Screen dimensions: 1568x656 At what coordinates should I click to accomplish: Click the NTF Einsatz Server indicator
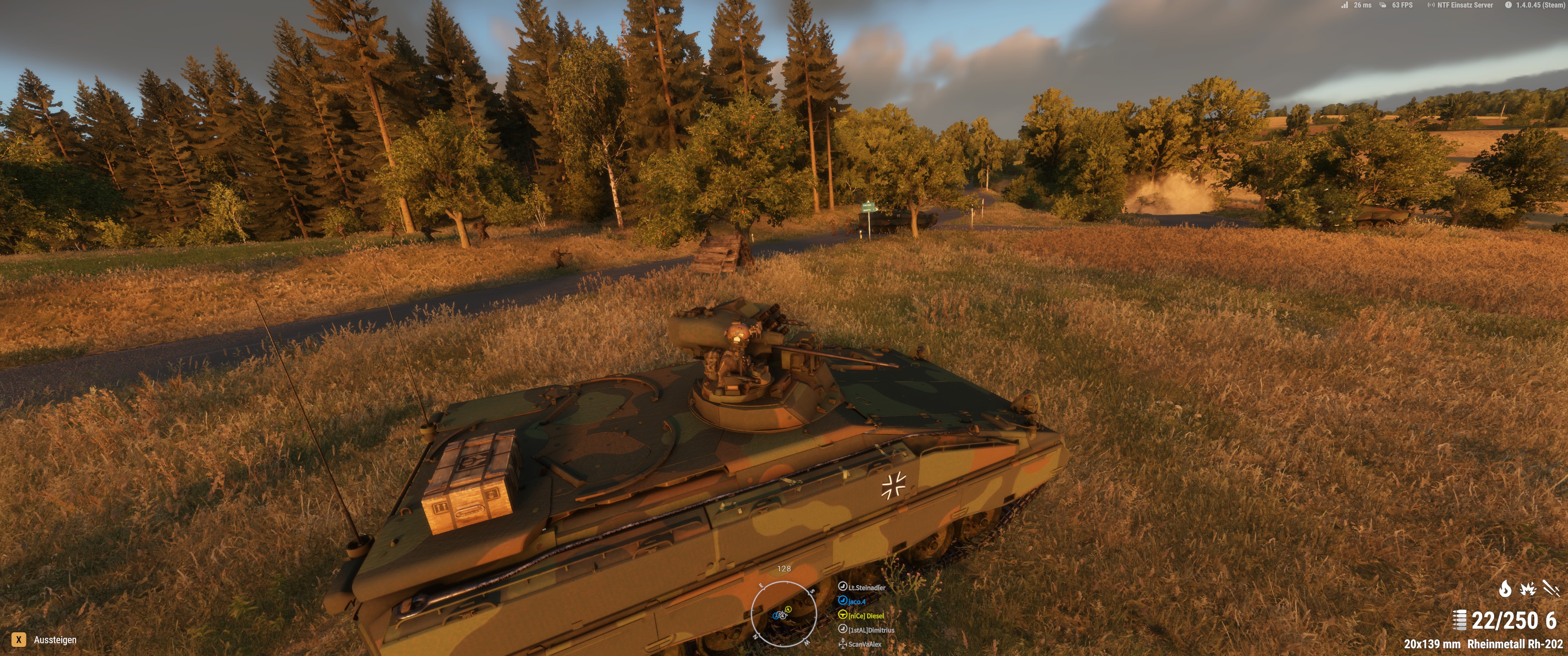click(1465, 5)
